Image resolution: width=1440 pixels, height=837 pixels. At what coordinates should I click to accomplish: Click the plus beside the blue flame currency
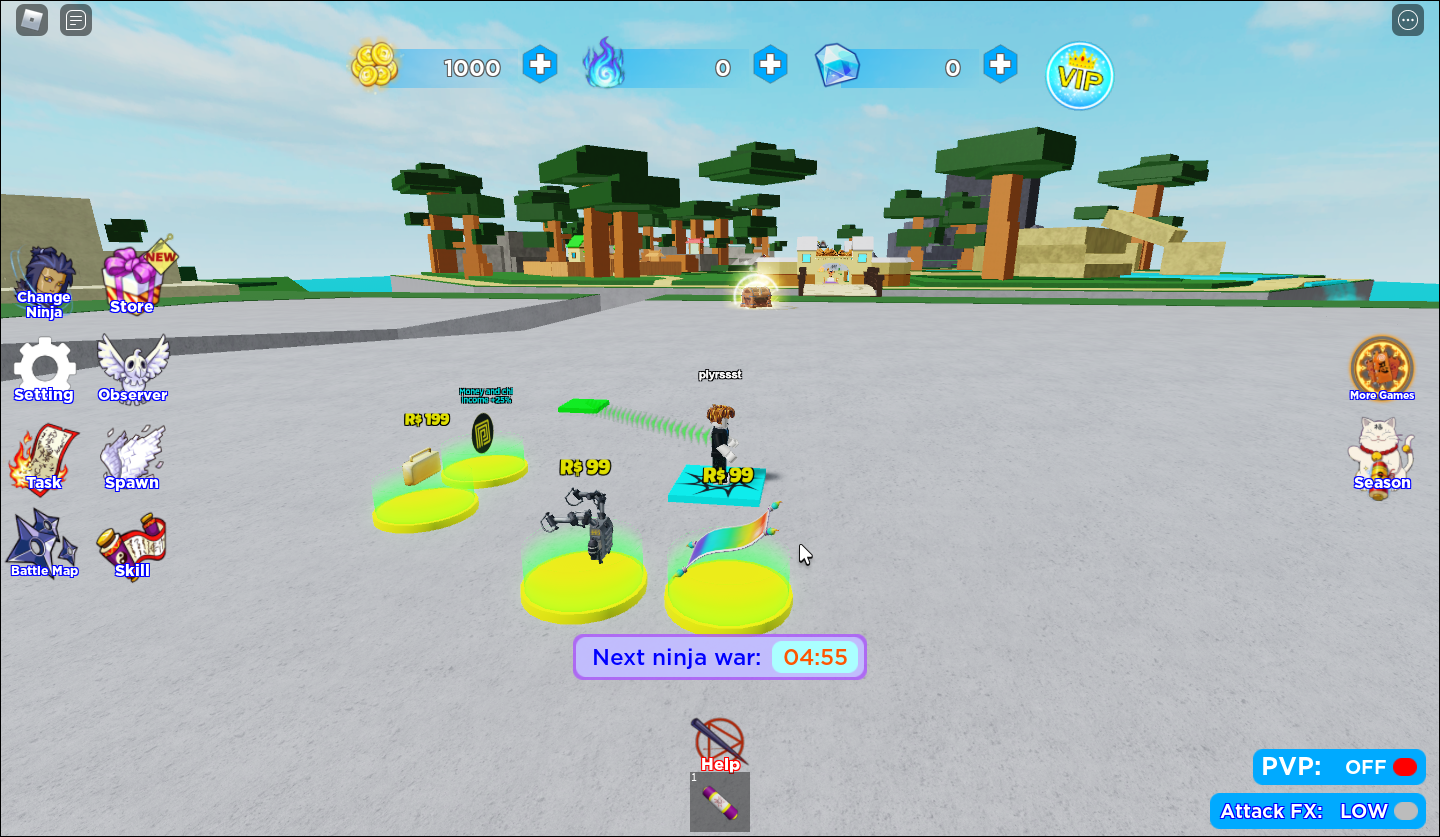pos(771,66)
